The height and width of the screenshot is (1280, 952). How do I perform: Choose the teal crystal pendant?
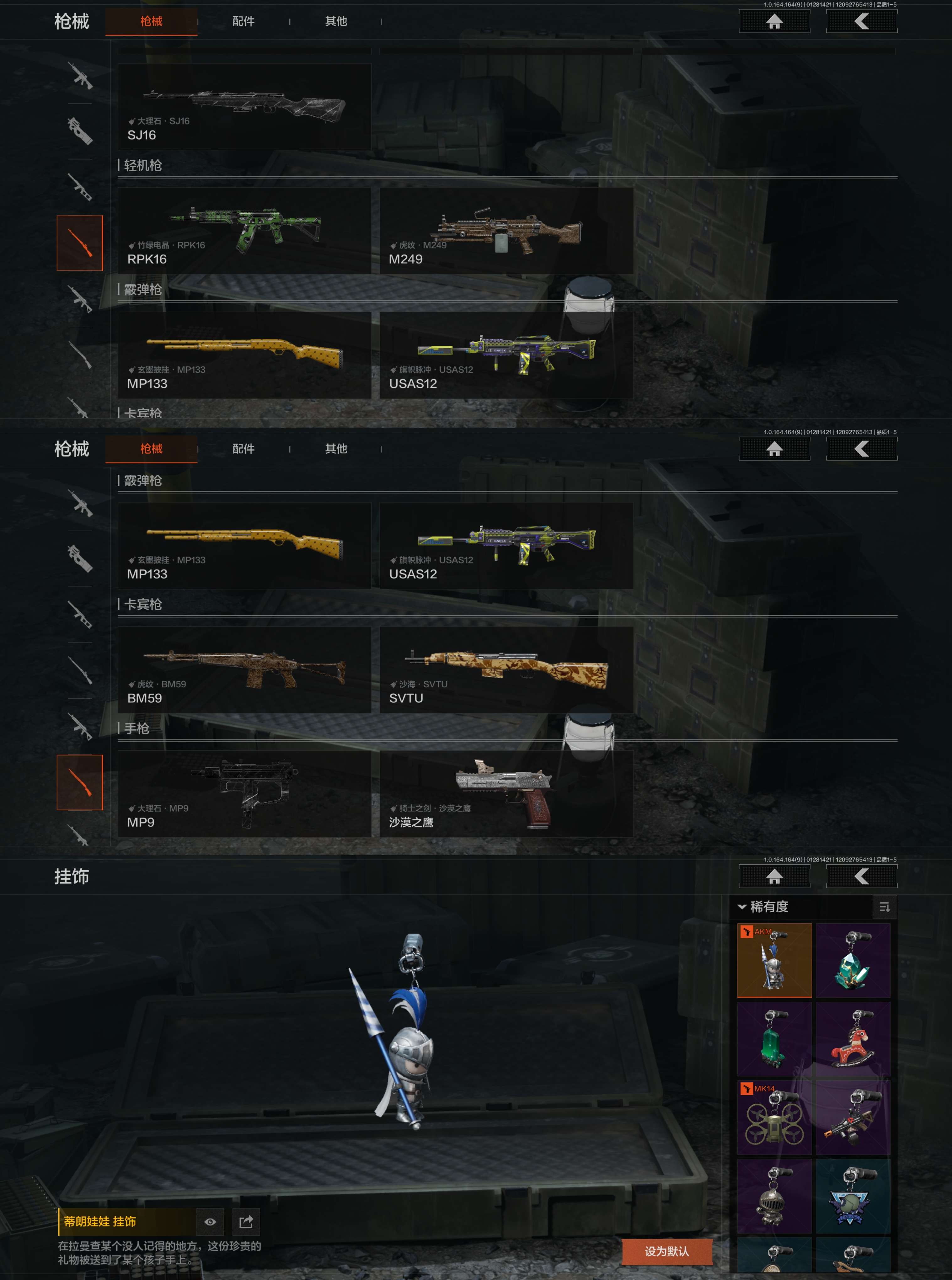(x=853, y=960)
